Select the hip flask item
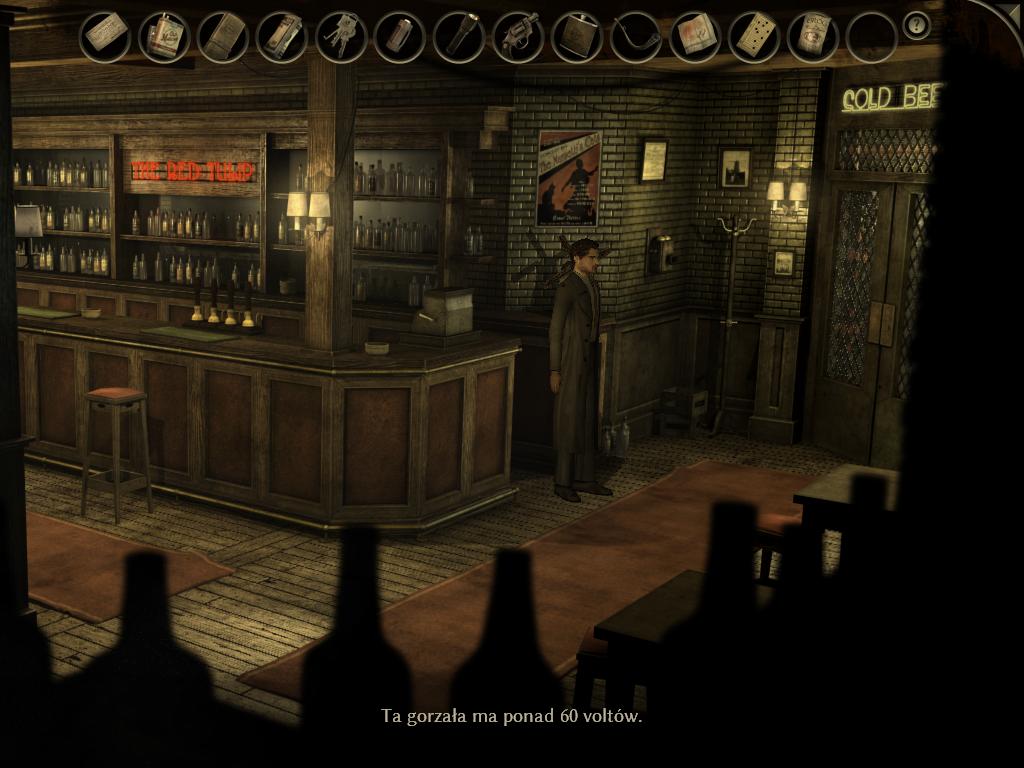The width and height of the screenshot is (1024, 768). (x=577, y=37)
